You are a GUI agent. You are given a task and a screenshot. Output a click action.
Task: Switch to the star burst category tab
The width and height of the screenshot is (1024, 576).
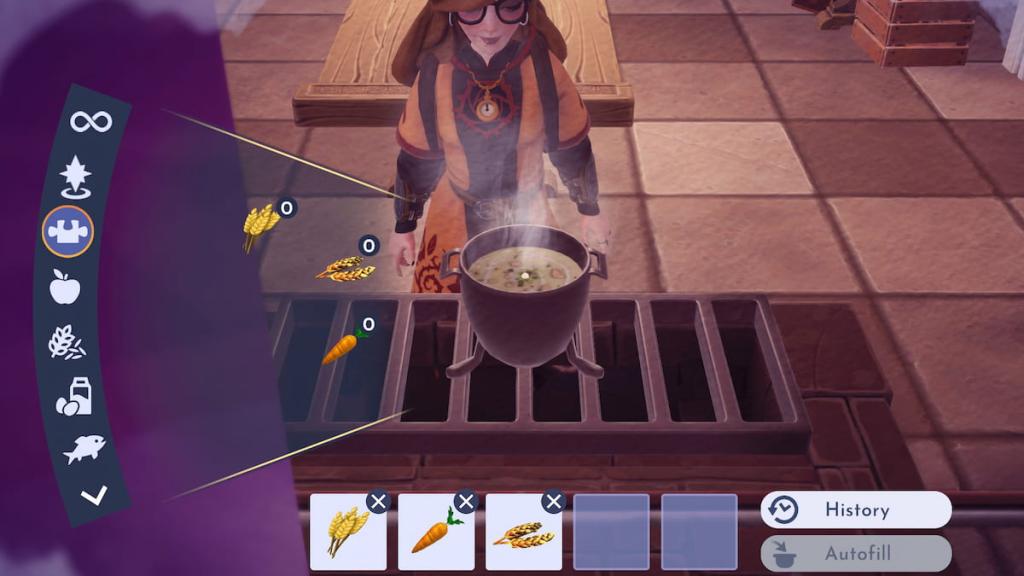pos(75,177)
